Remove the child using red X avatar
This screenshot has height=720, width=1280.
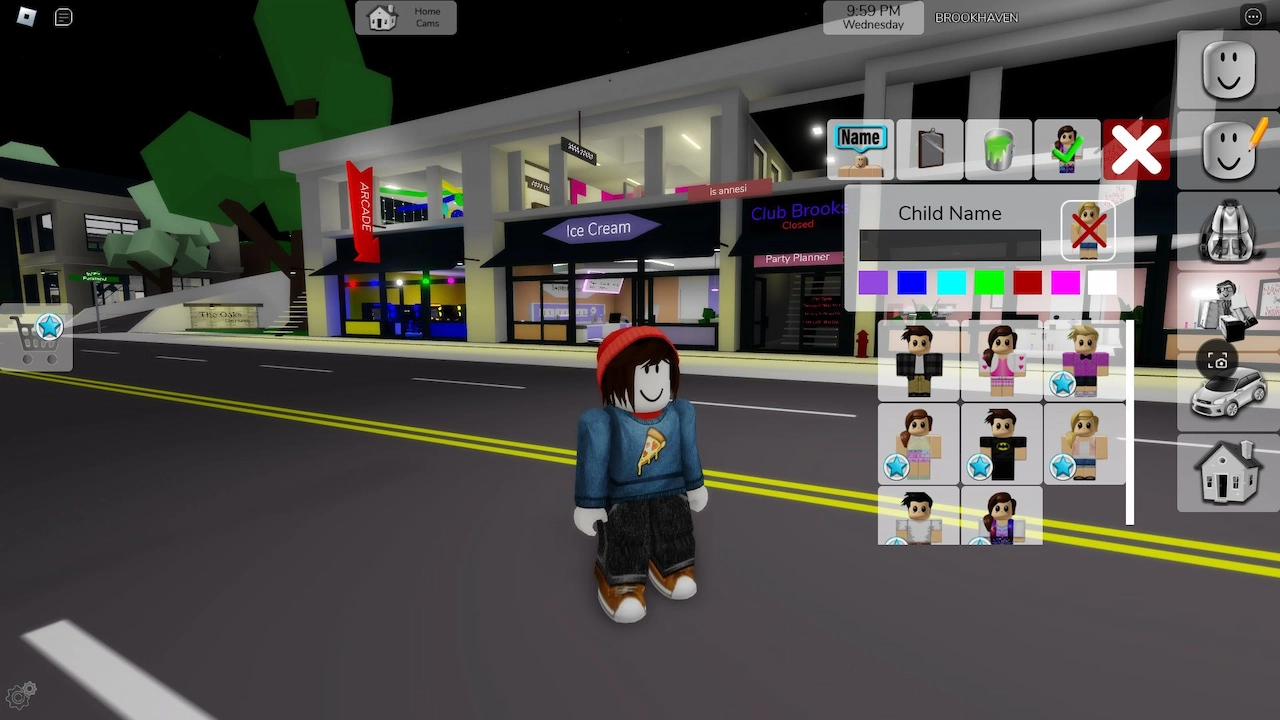(x=1088, y=229)
